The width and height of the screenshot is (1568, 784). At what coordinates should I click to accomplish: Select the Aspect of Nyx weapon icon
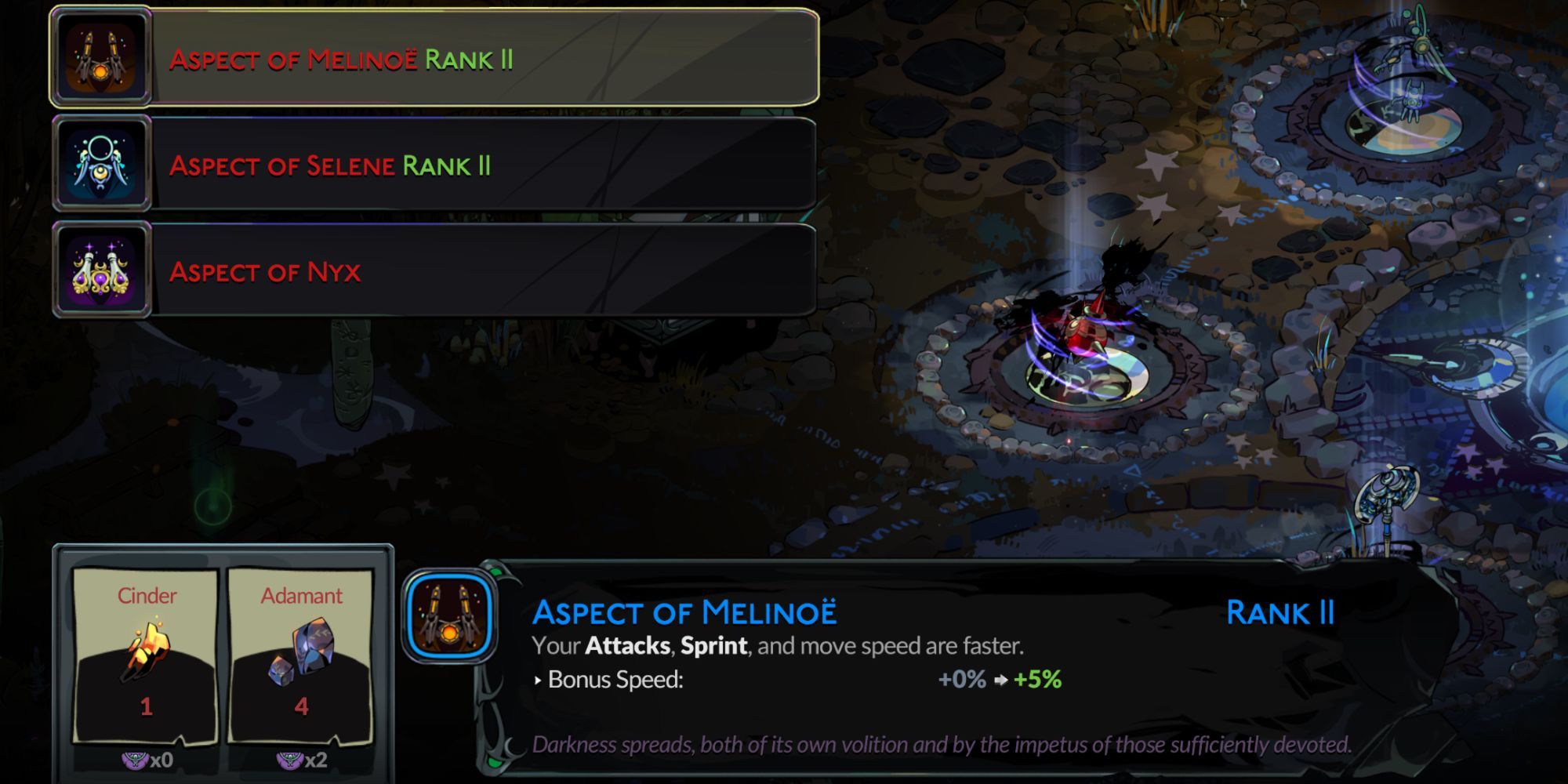(99, 270)
